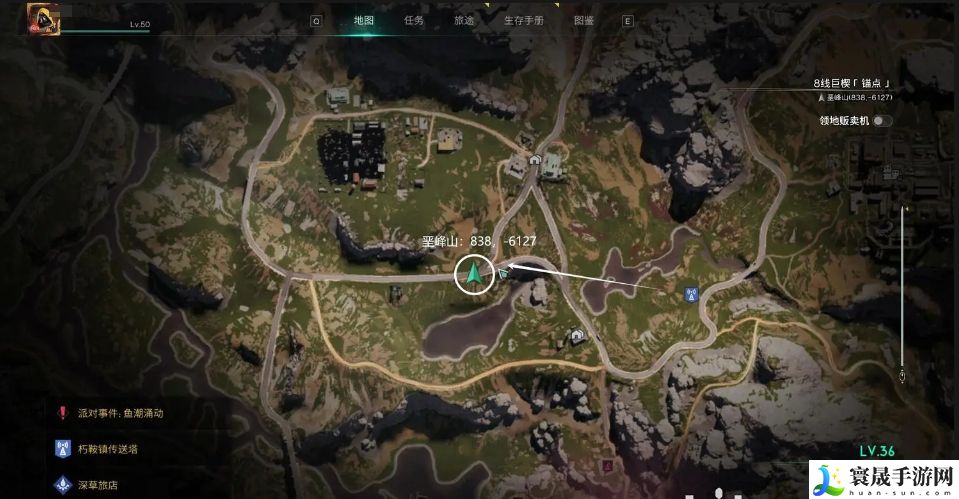The image size is (959, 499).
Task: Pick 深草旅店 from the legend list
Action: pyautogui.click(x=98, y=485)
